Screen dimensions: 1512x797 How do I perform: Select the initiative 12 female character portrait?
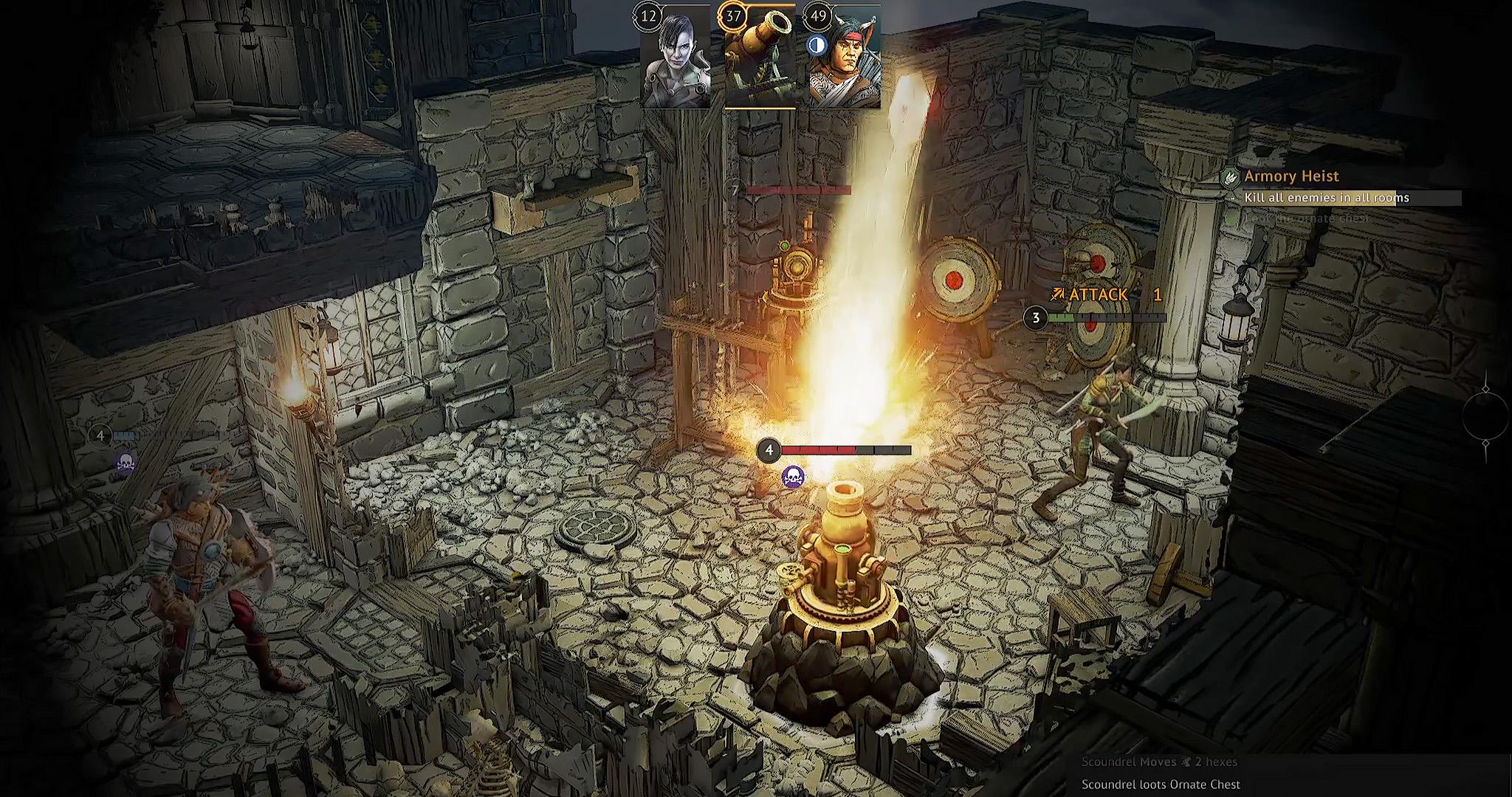click(x=676, y=59)
